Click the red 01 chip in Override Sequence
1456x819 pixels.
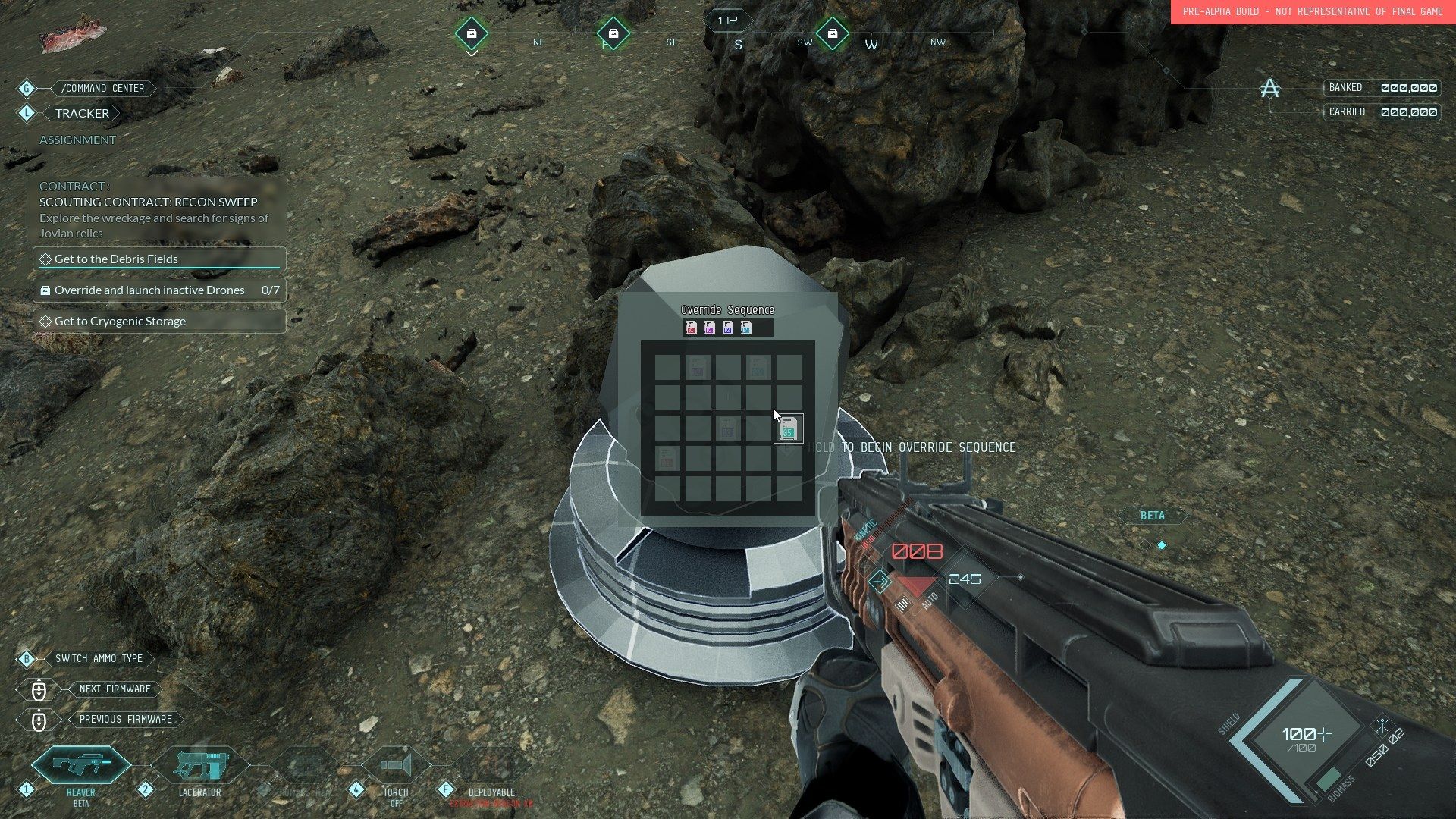(691, 328)
